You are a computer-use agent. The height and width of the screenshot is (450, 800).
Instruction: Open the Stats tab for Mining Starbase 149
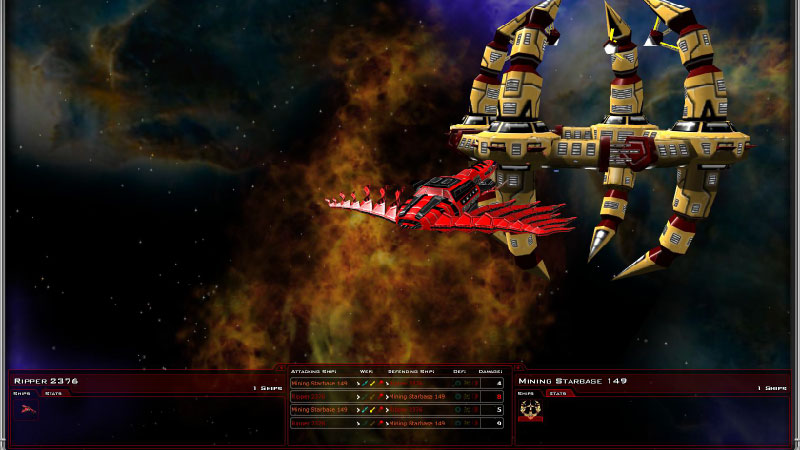tap(557, 393)
